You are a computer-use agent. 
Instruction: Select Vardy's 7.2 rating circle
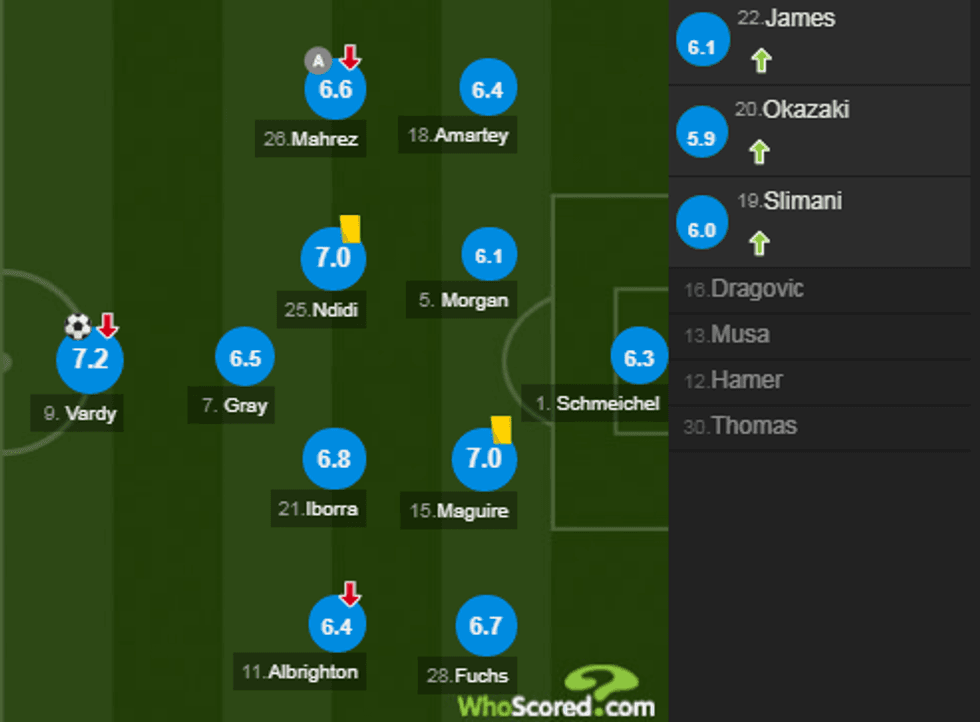pyautogui.click(x=90, y=359)
